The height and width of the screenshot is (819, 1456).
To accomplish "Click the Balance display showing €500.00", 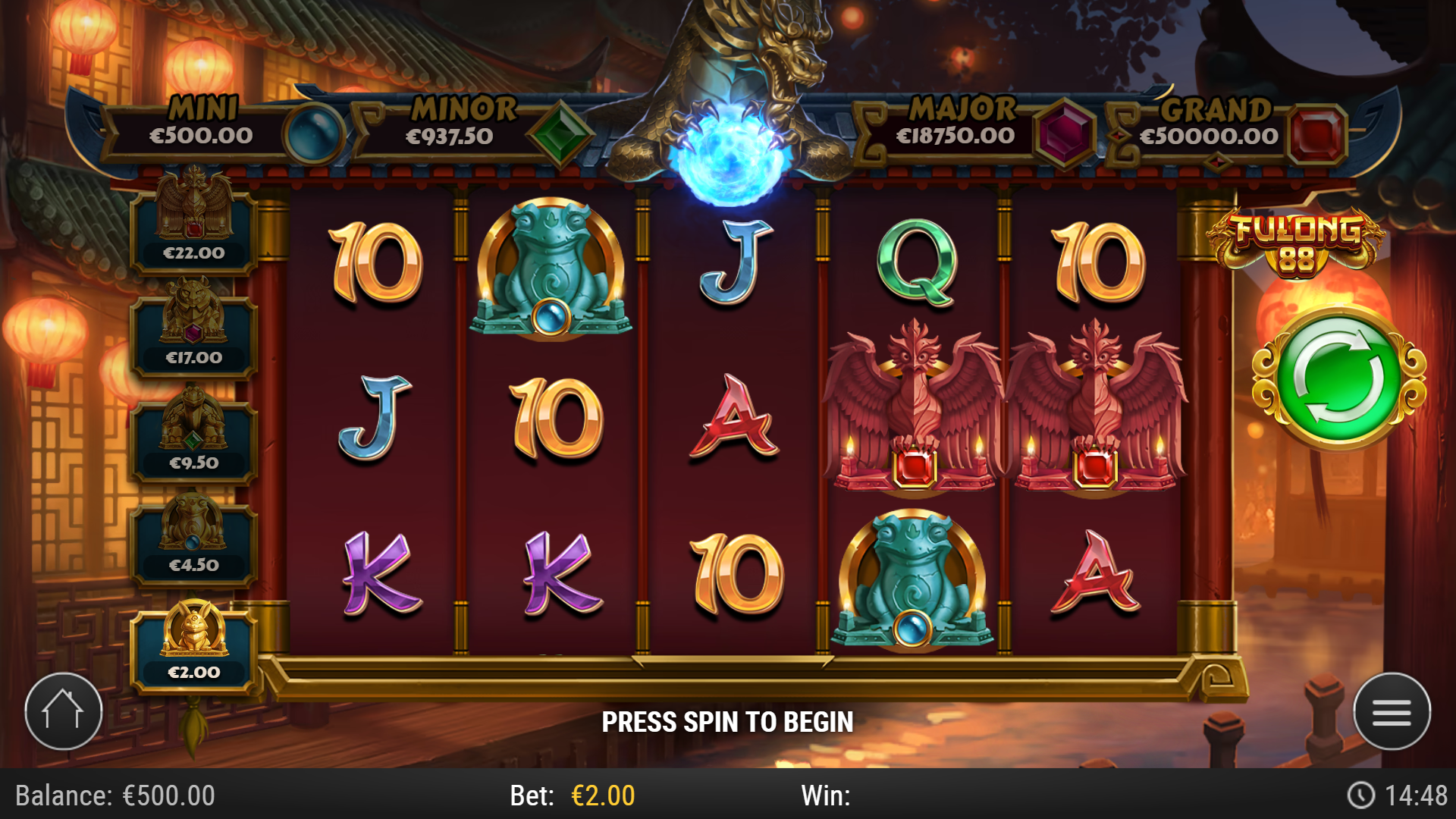I will click(114, 795).
